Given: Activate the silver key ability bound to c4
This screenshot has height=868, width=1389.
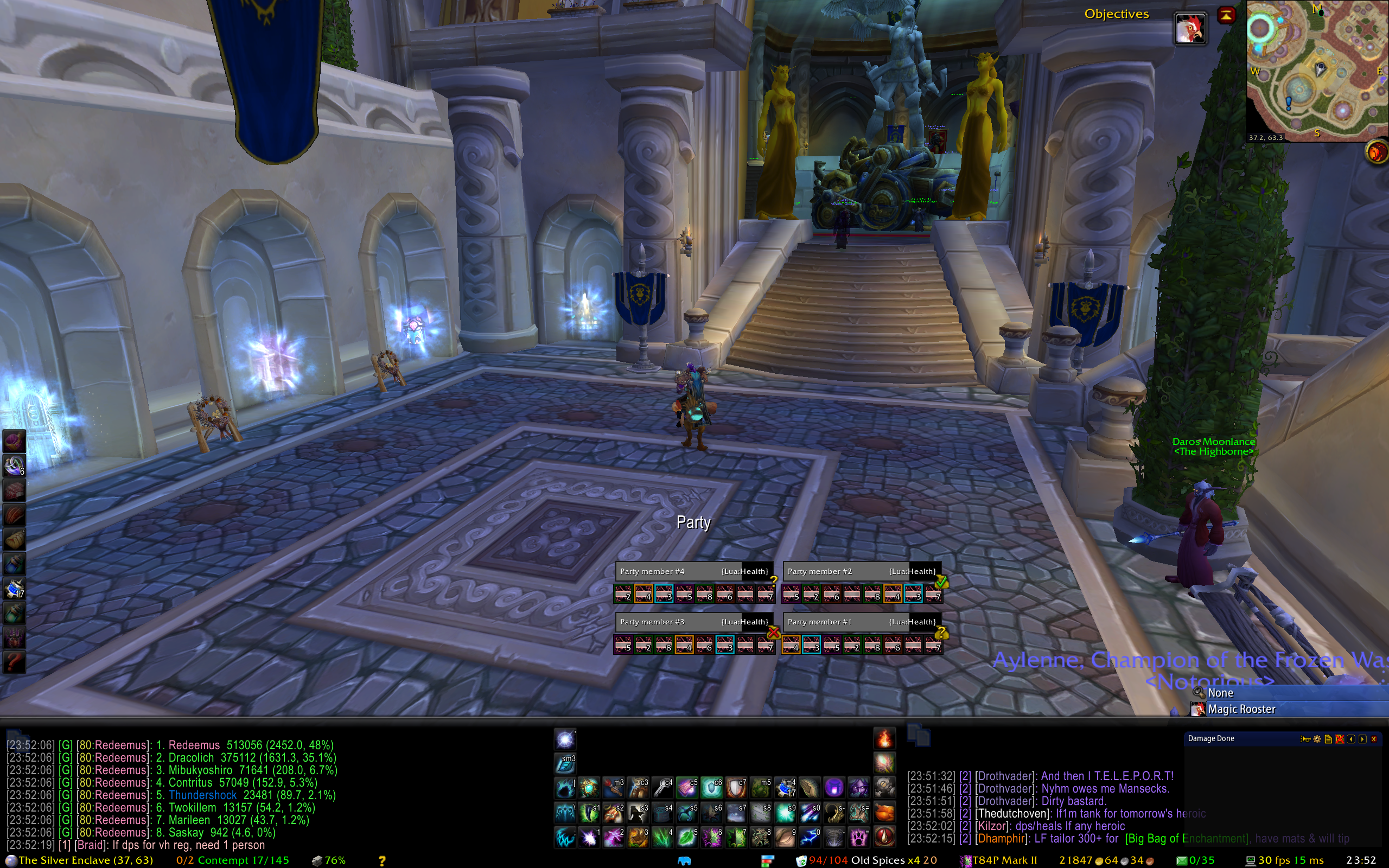Looking at the screenshot, I should pos(663,788).
